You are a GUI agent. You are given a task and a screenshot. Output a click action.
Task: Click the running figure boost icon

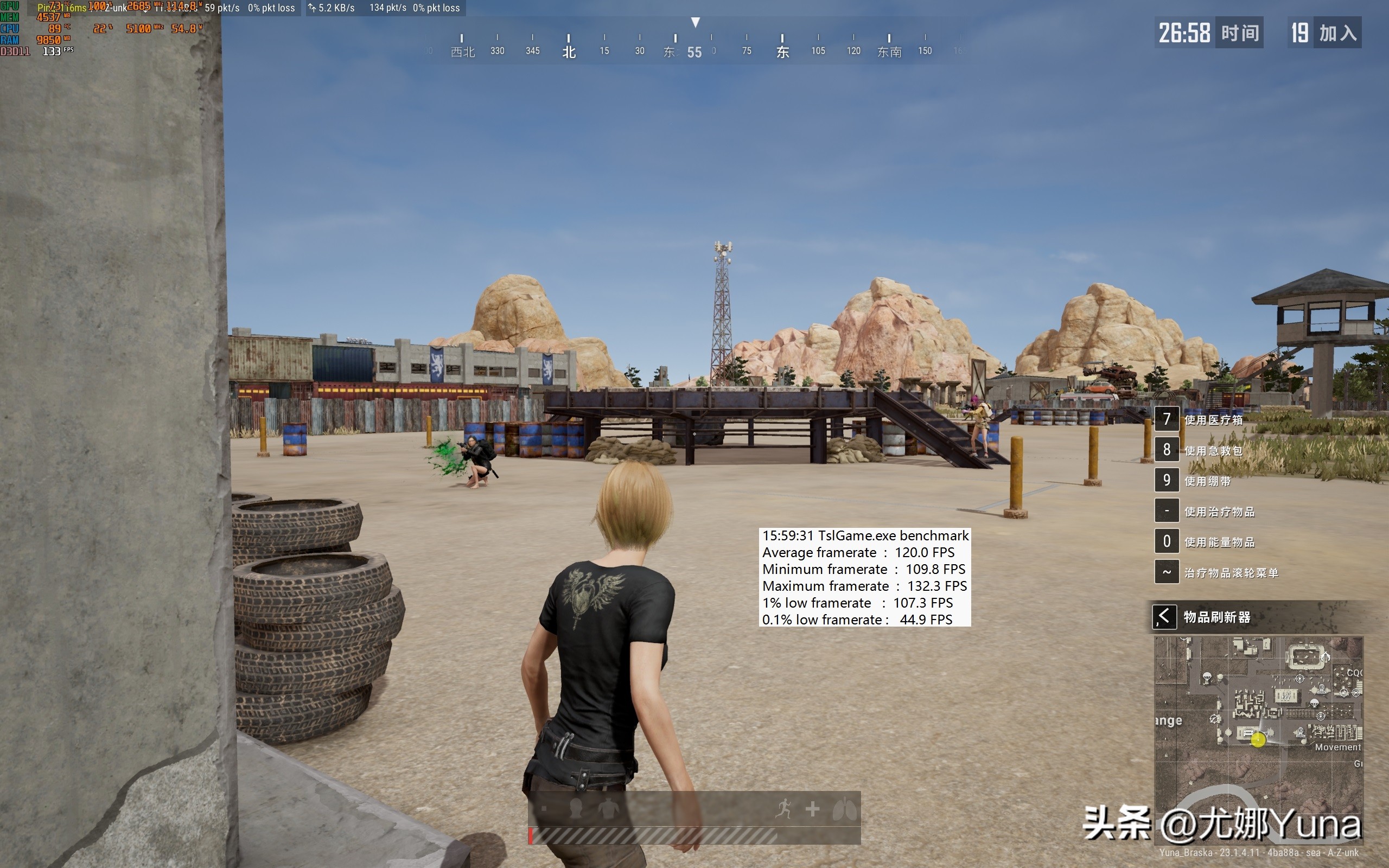coord(783,809)
